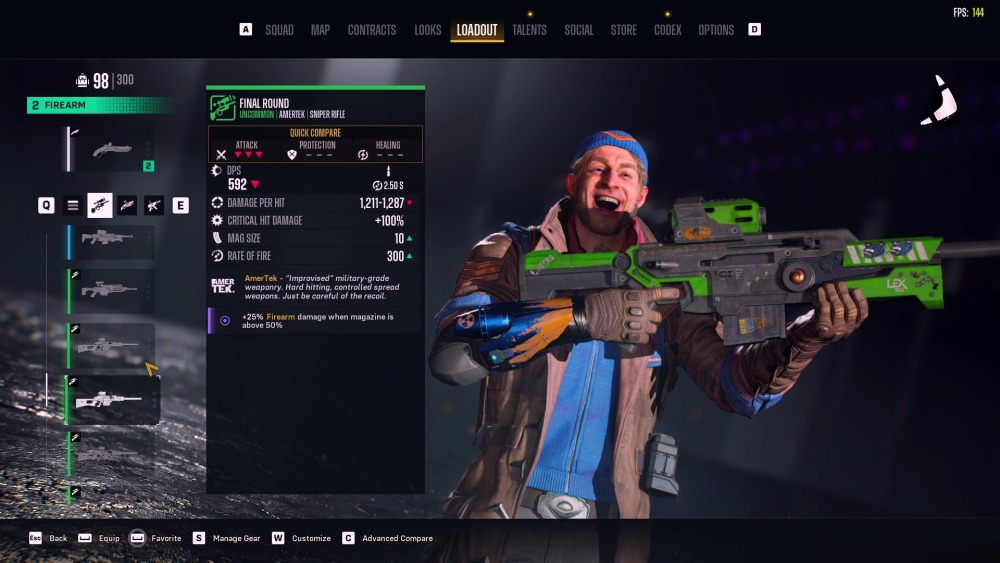Select the currently equipped firearm slot
Screen dimensions: 1000x563
(x=111, y=149)
